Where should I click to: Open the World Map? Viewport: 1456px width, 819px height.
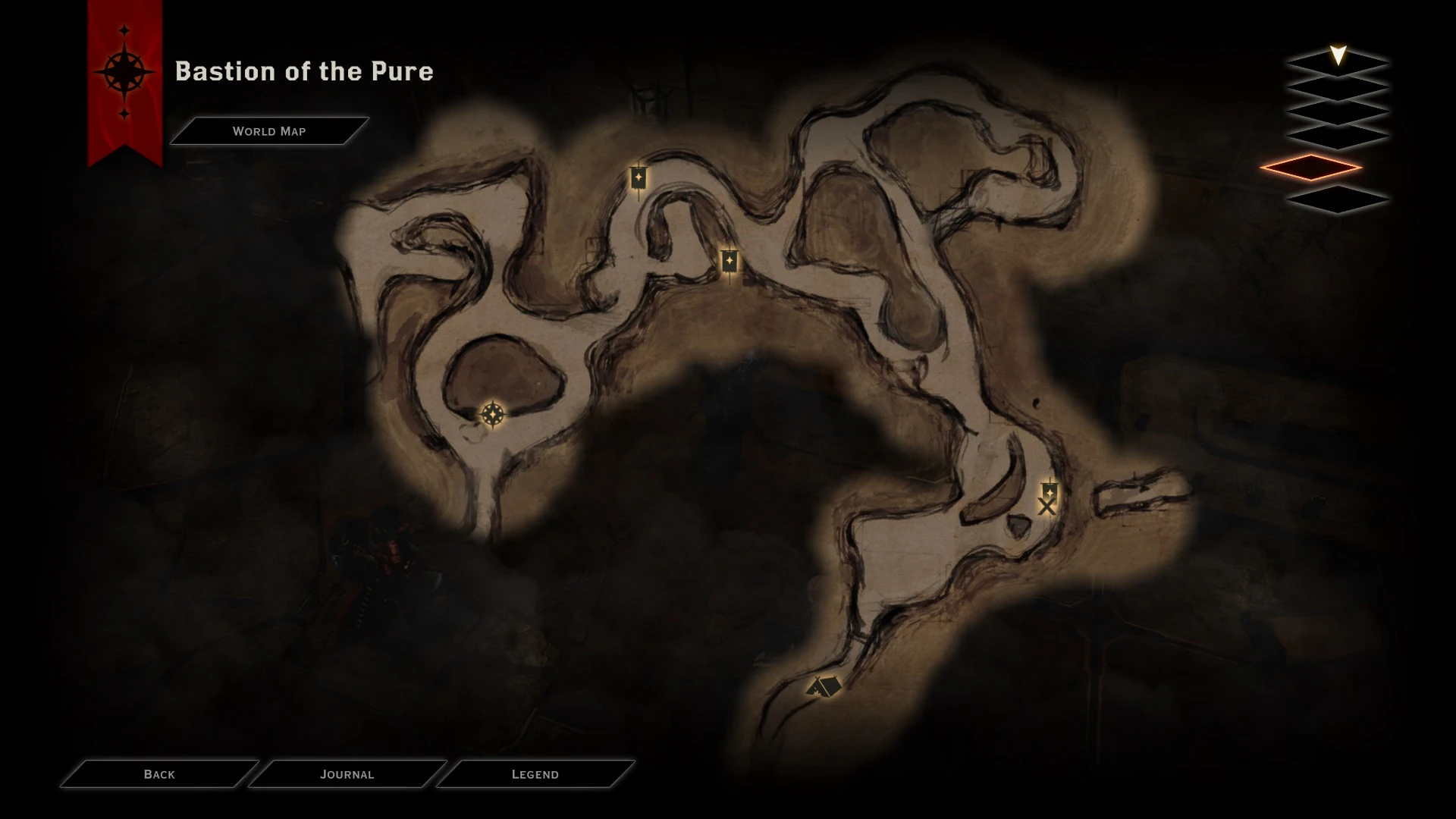click(269, 130)
